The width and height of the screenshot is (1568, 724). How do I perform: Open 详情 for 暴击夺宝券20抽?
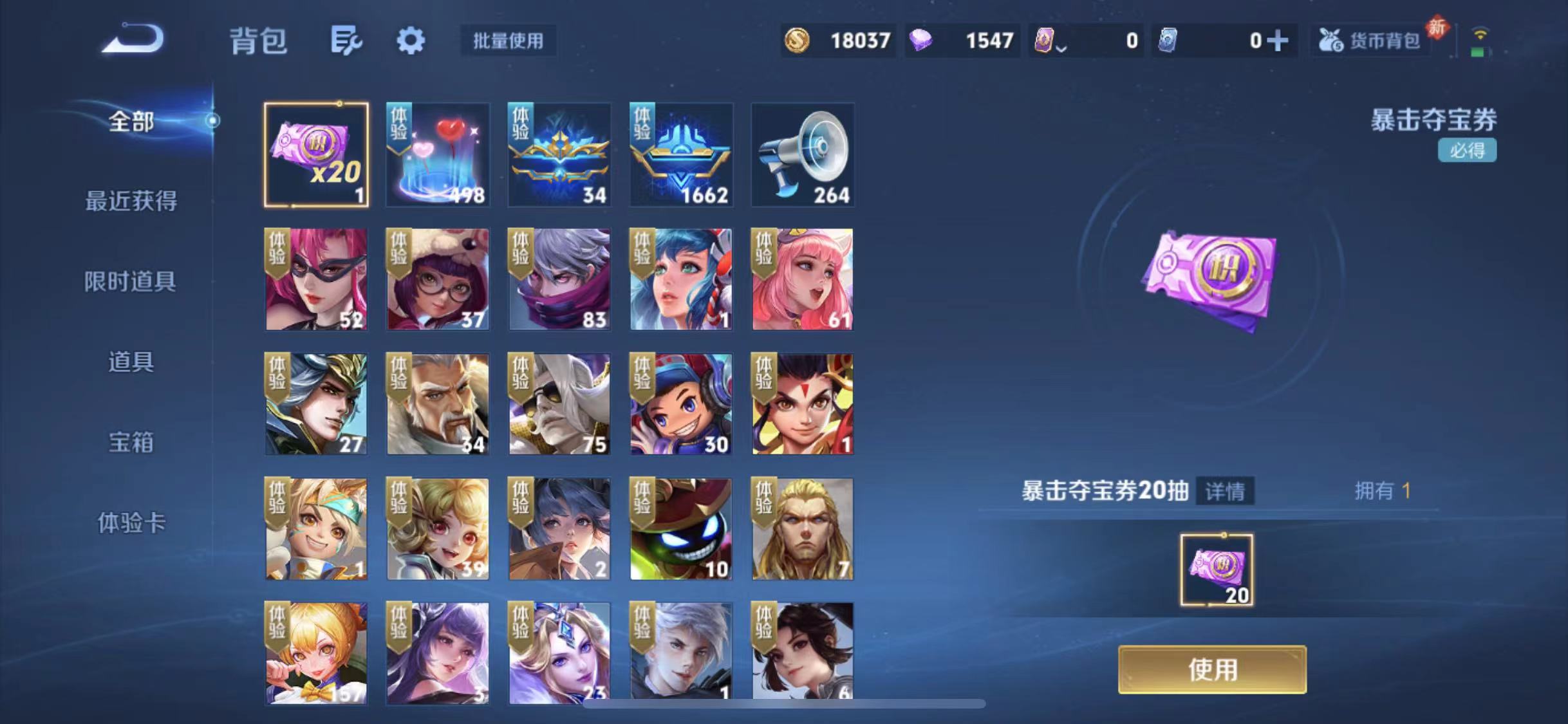pyautogui.click(x=1226, y=491)
